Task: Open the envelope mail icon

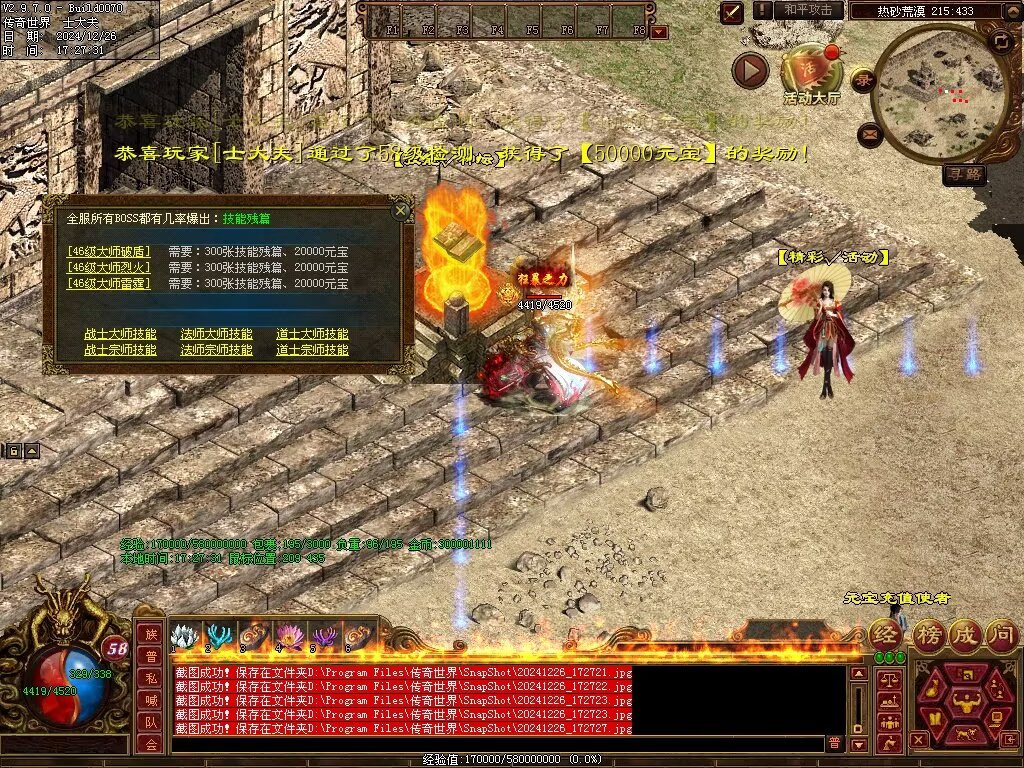Action: click(x=869, y=133)
